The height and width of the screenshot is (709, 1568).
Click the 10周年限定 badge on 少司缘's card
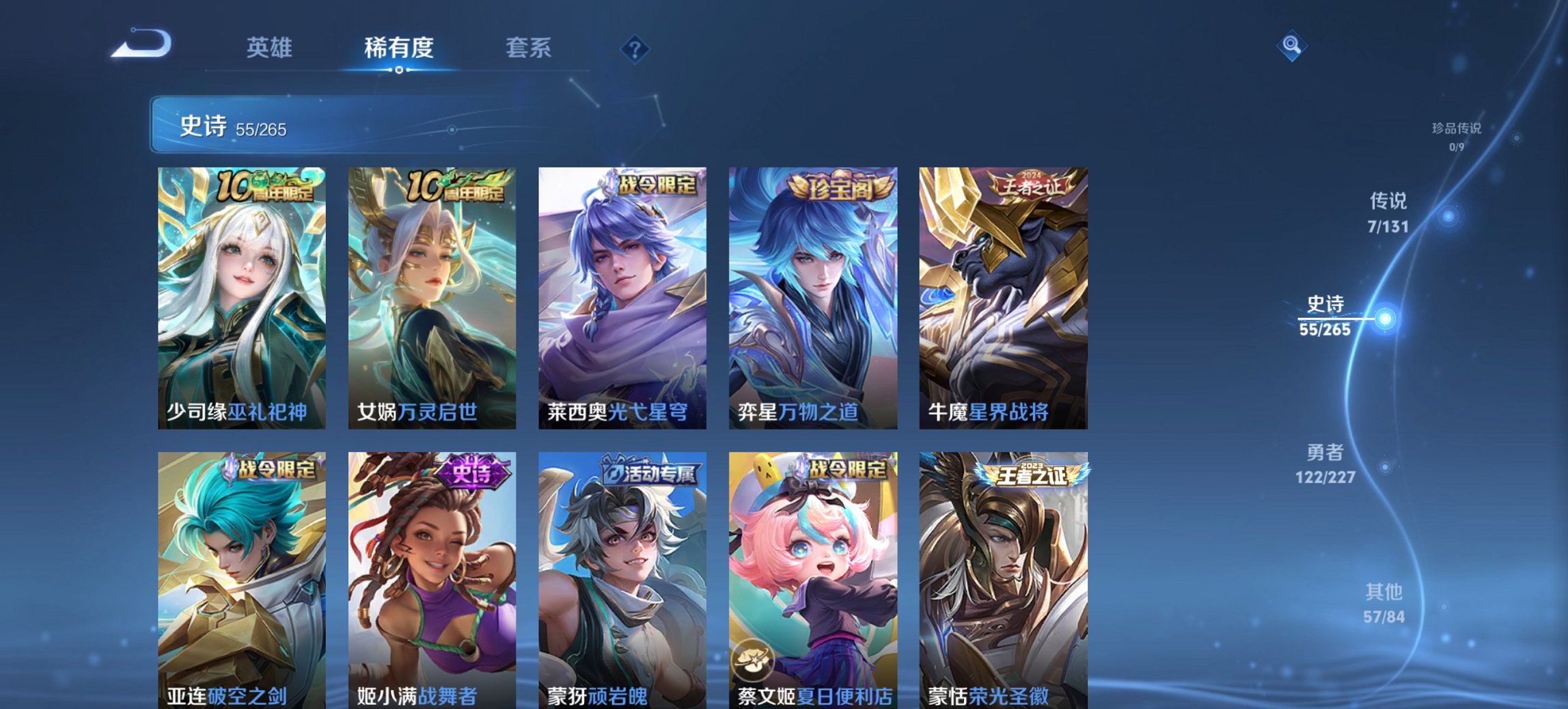(266, 187)
